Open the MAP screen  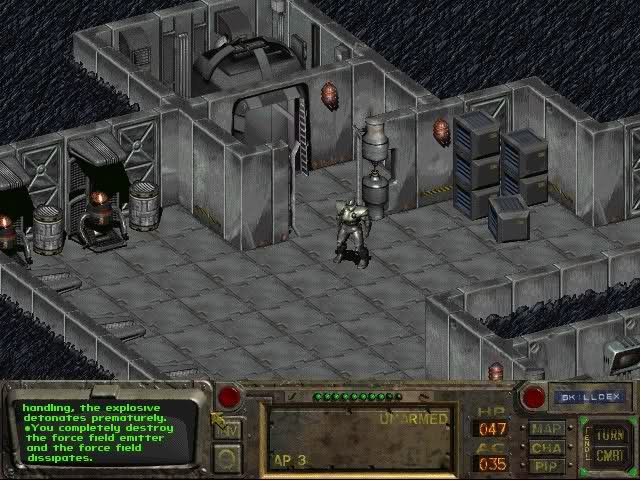[546, 429]
